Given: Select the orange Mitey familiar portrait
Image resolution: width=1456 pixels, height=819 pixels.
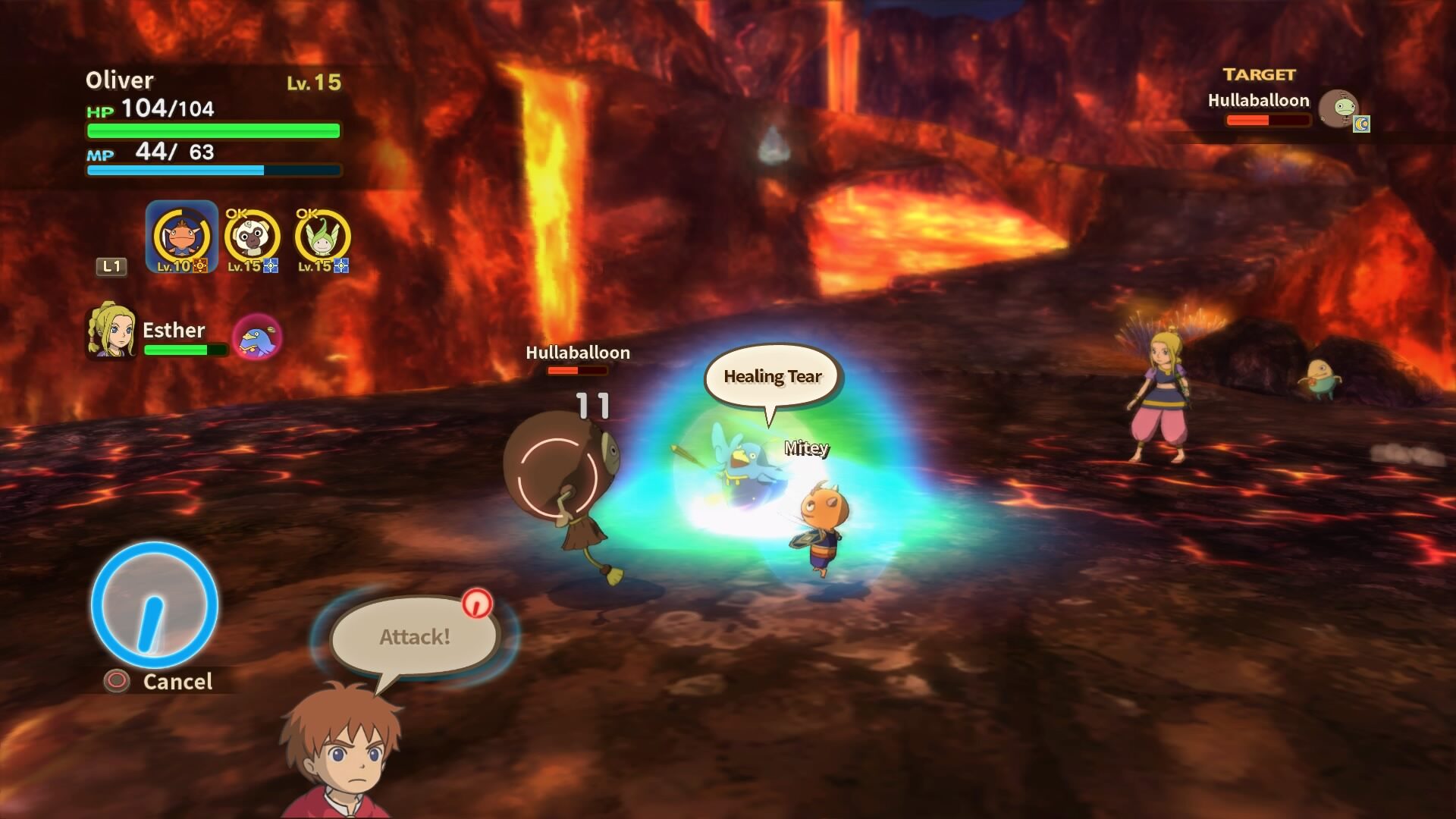Looking at the screenshot, I should [x=181, y=237].
